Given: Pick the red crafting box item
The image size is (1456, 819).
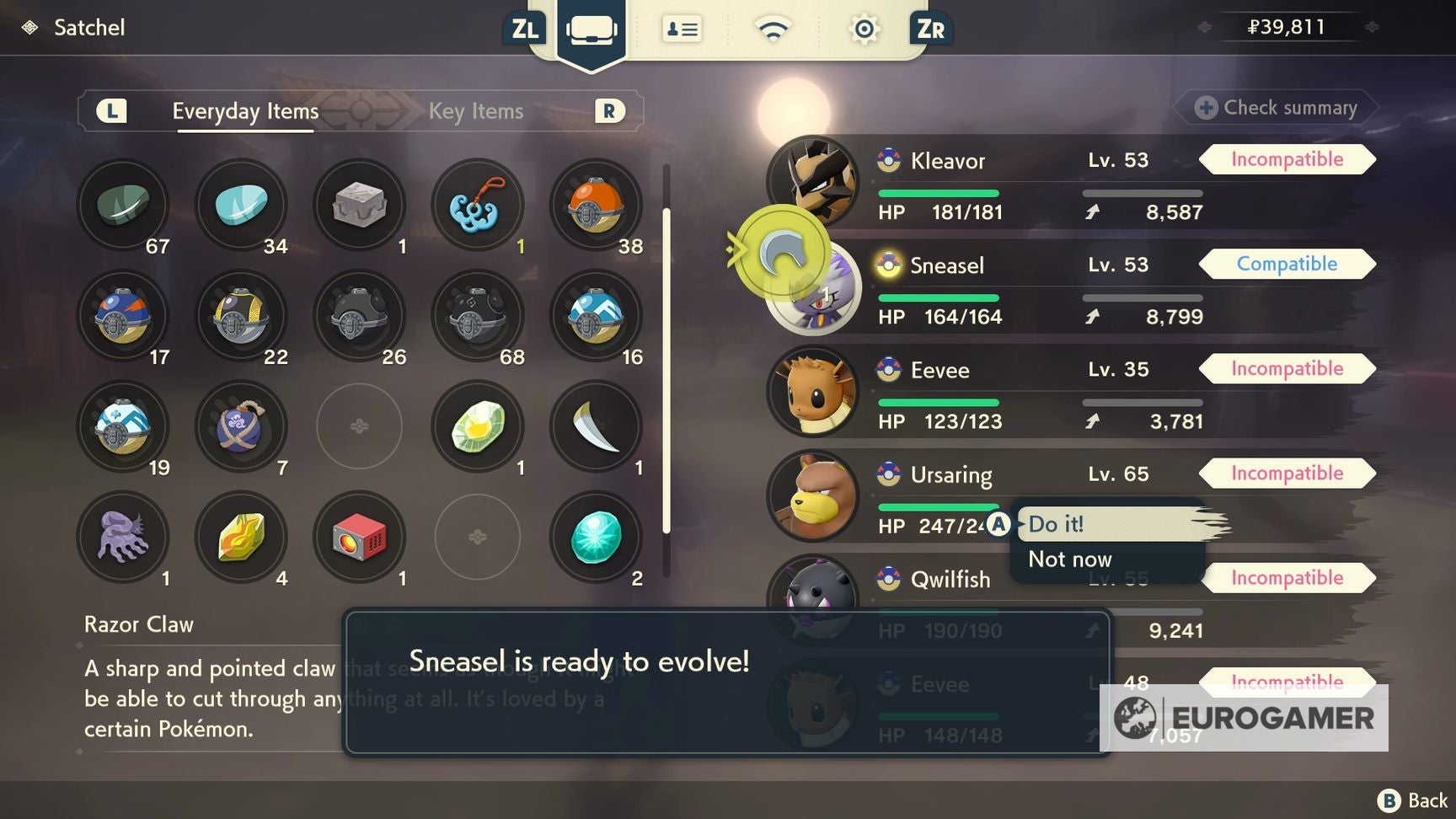Looking at the screenshot, I should pos(360,537).
